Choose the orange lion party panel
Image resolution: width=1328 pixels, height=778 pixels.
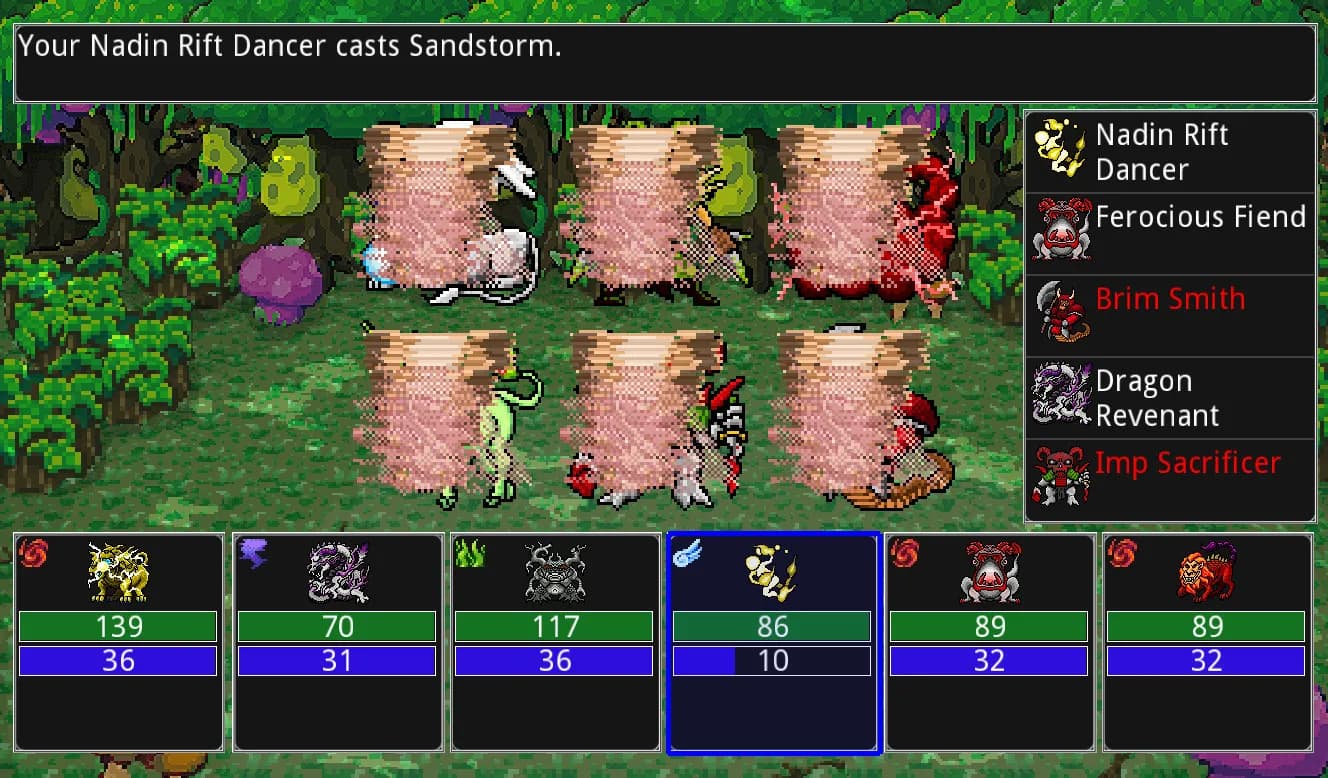point(1207,642)
